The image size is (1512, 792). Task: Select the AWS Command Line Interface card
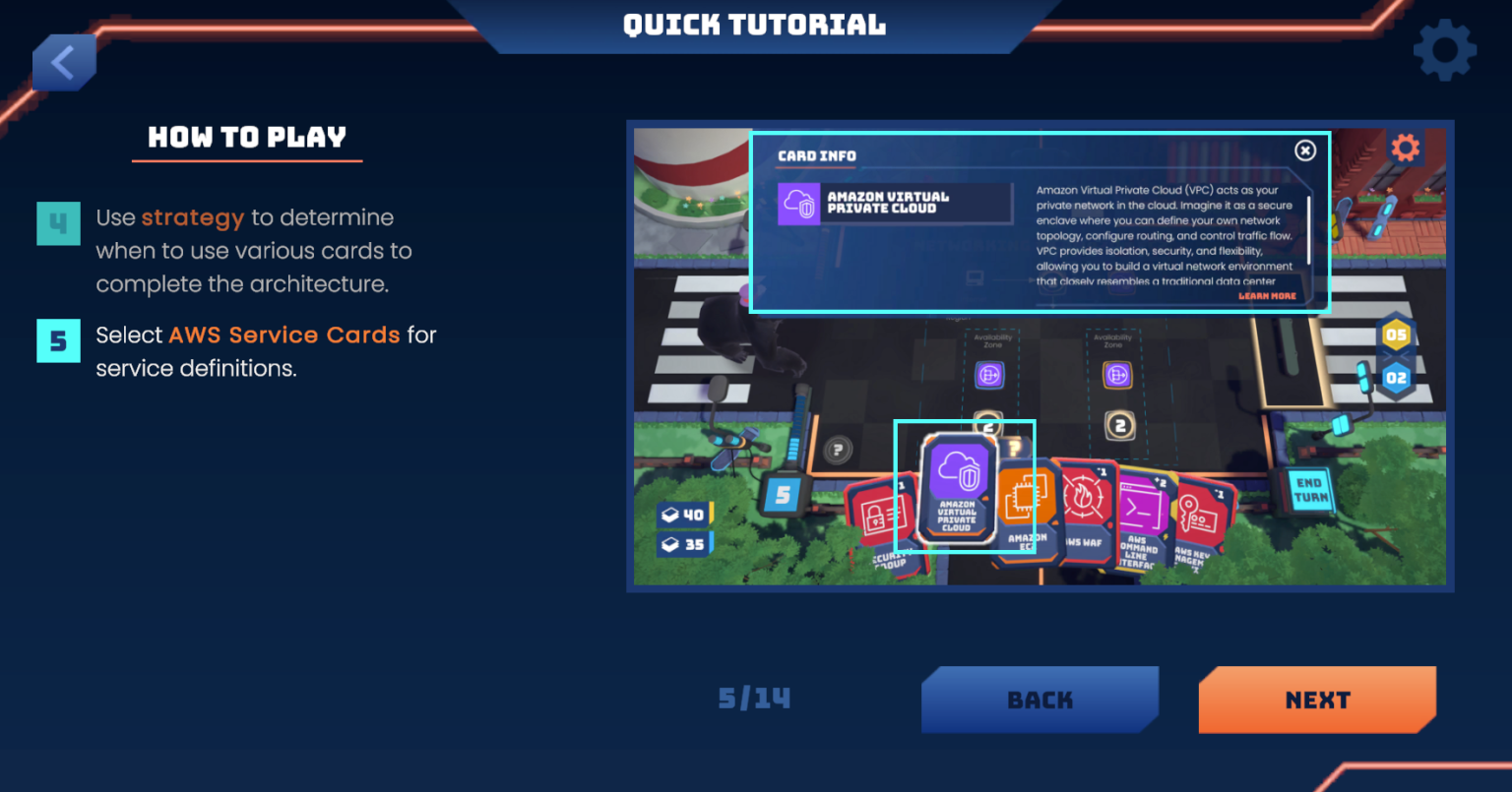pos(1142,507)
